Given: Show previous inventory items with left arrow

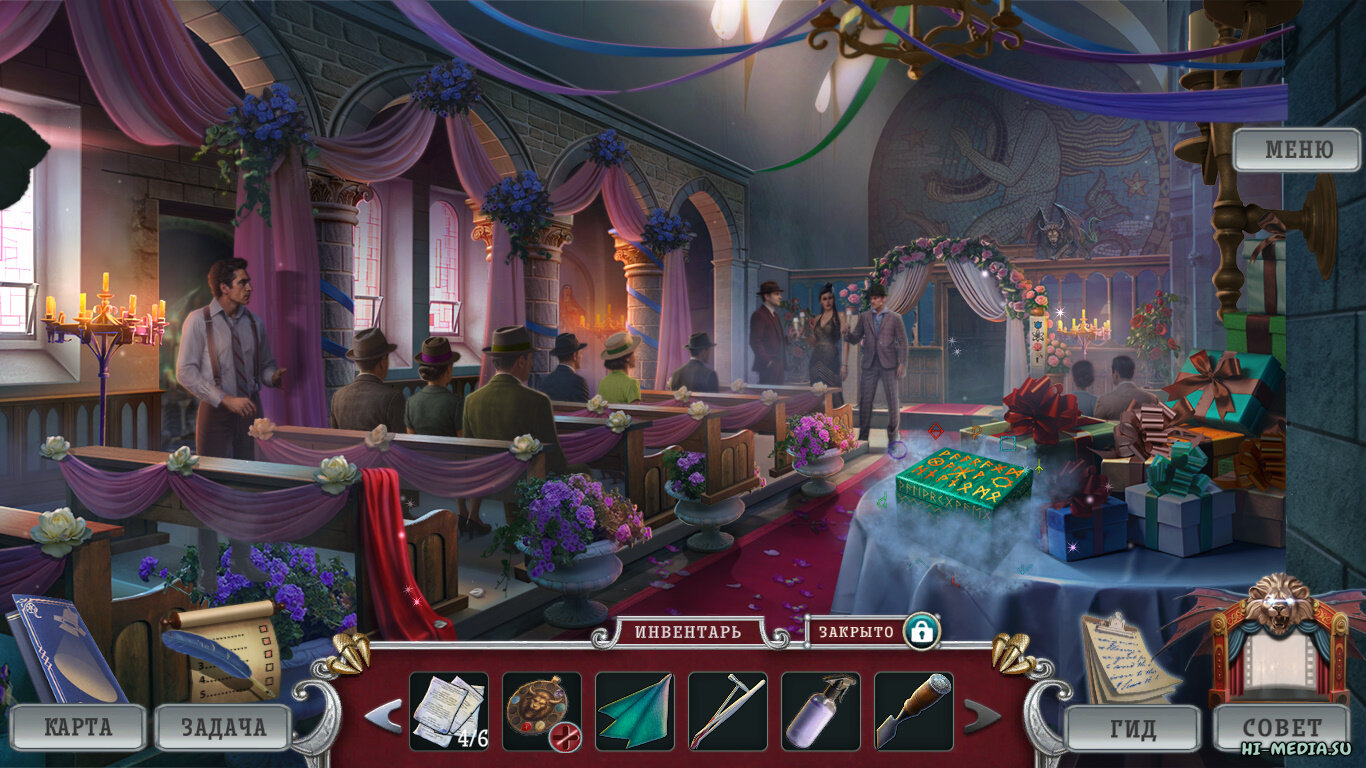Looking at the screenshot, I should tap(383, 716).
